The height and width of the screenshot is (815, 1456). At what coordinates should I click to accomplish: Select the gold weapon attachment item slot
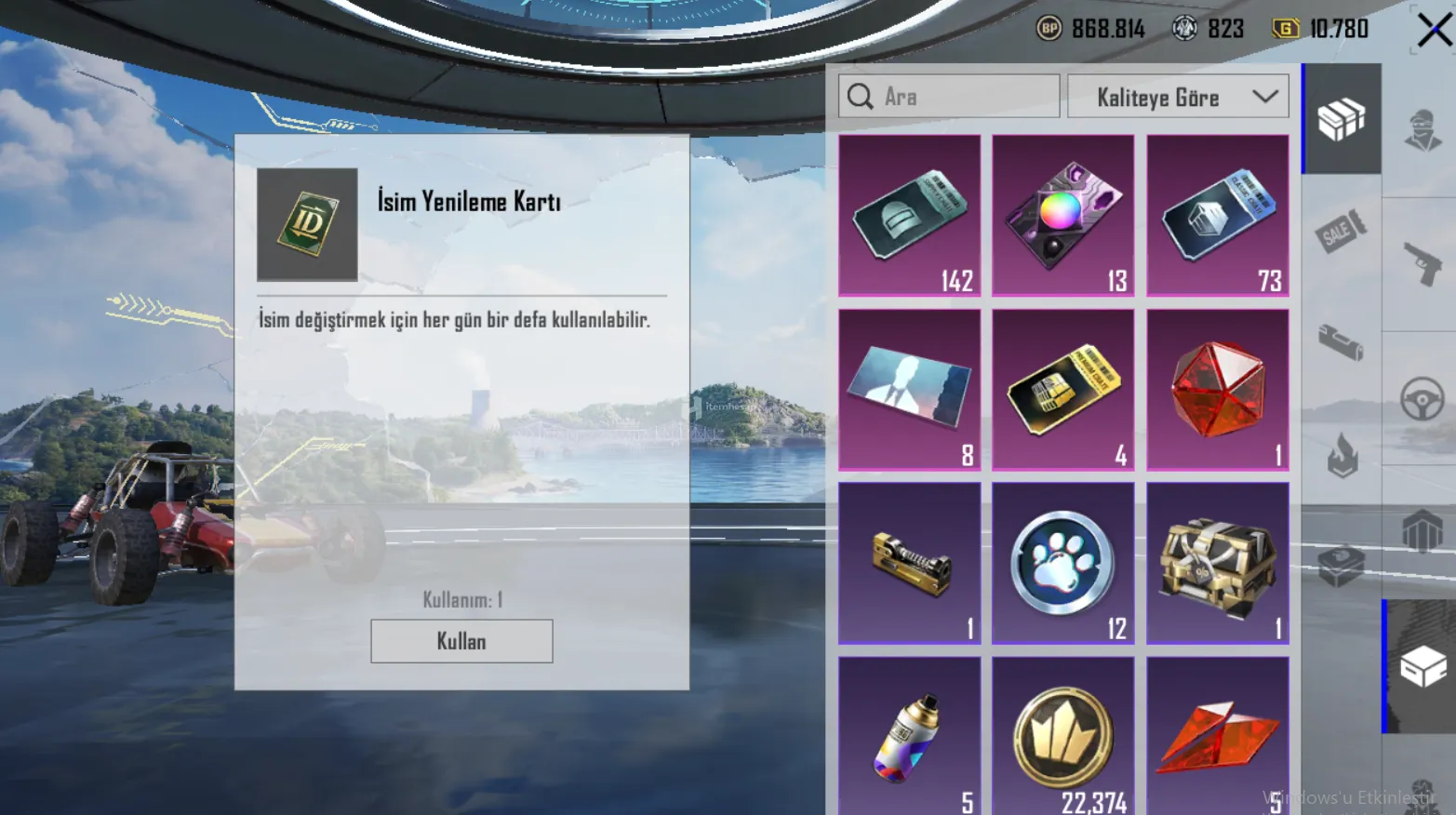coord(909,563)
